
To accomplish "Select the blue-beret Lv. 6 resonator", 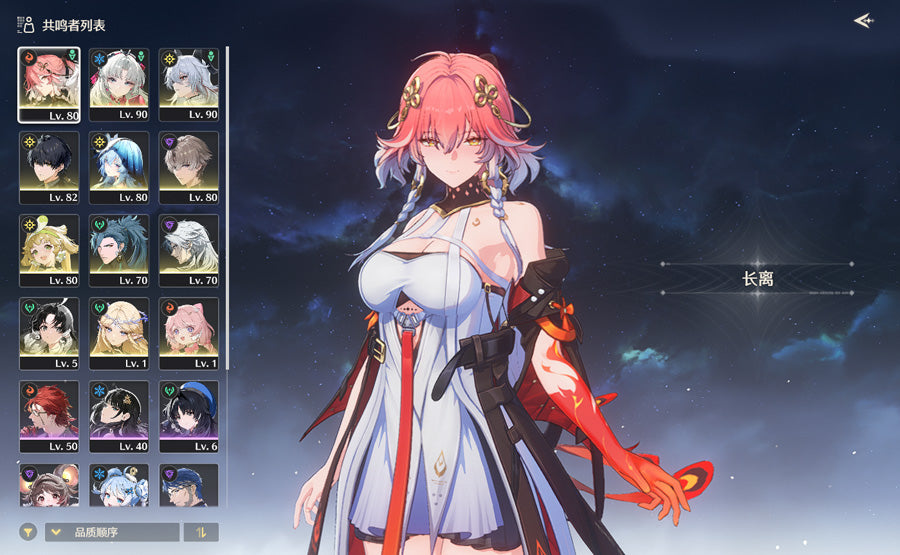I will [189, 416].
